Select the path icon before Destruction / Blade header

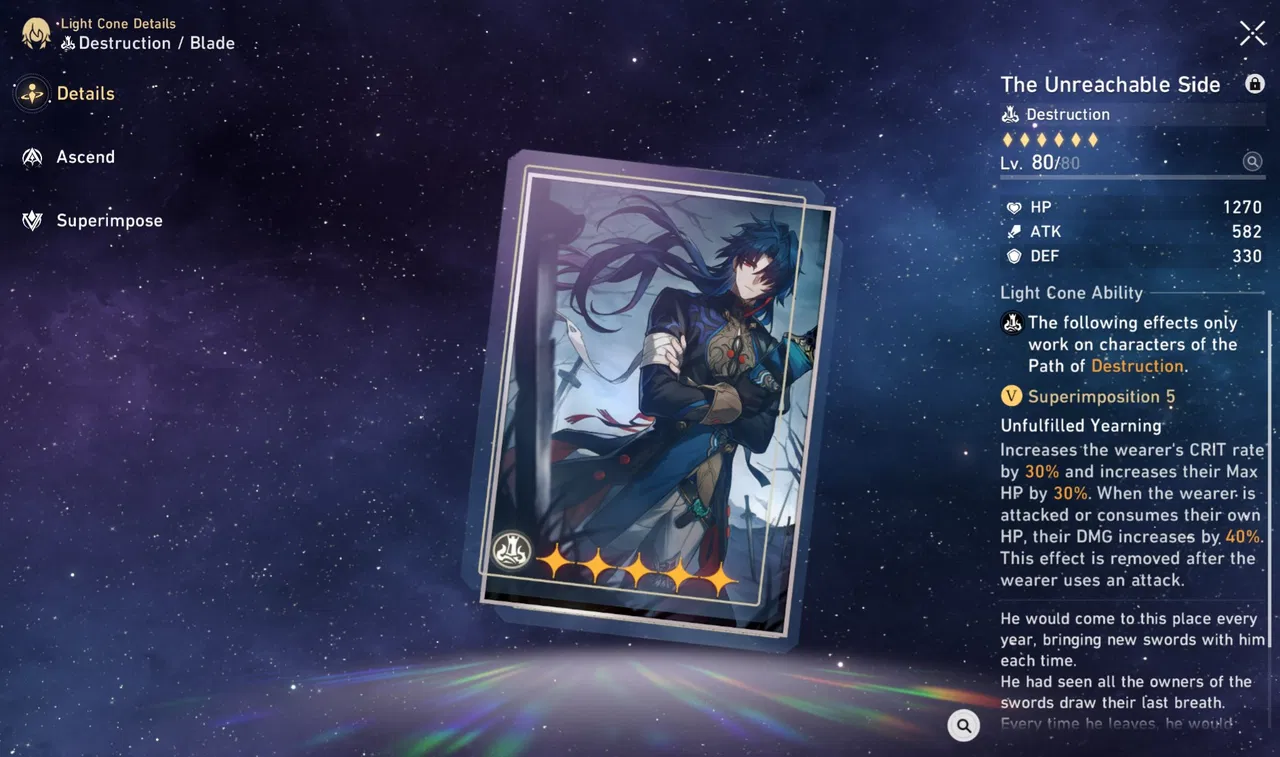tap(68, 43)
